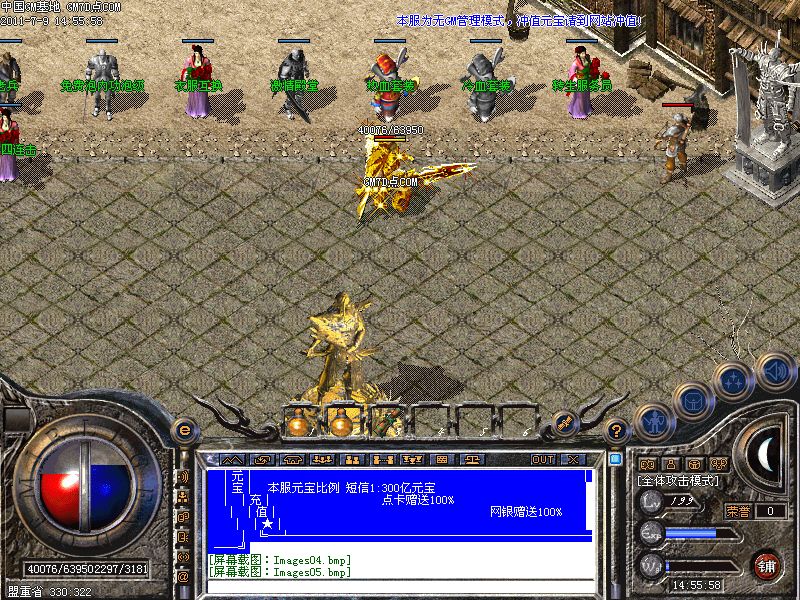Click the orange 'e' round button

point(183,430)
